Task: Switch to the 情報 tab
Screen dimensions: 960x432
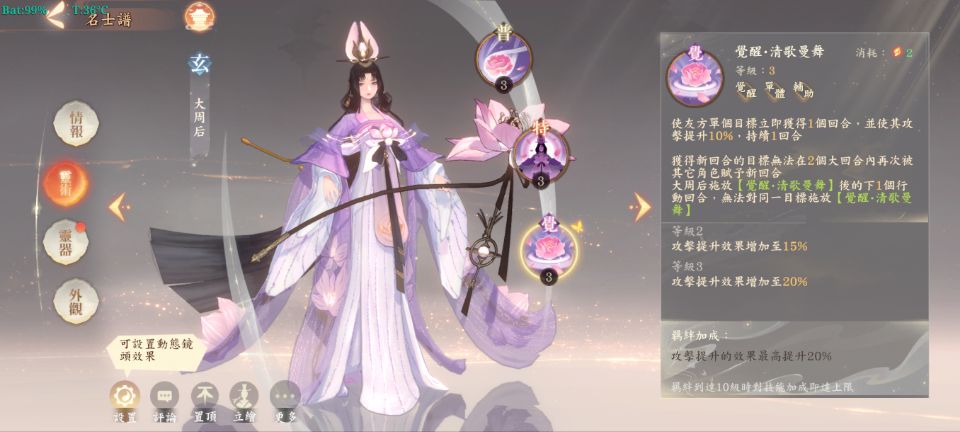Action: [x=76, y=124]
